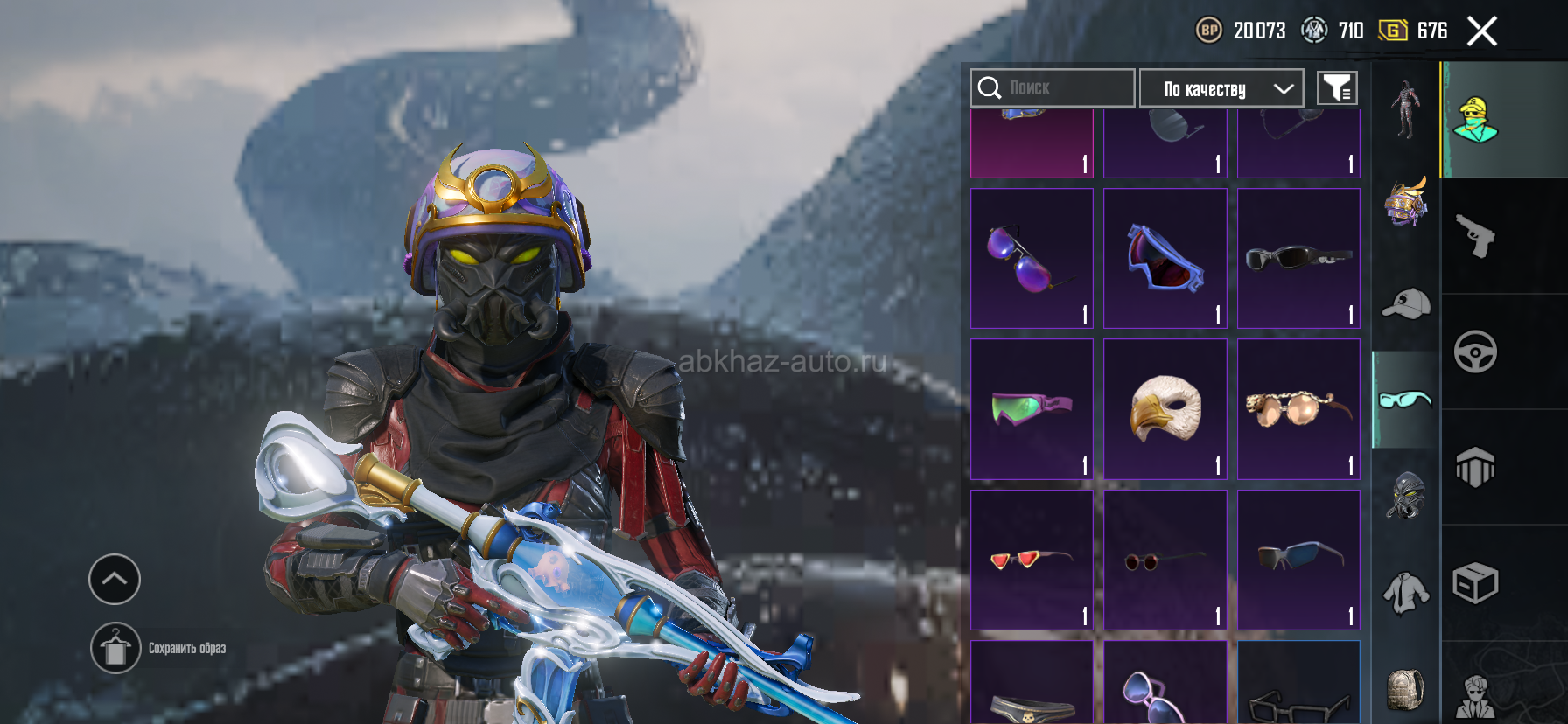This screenshot has width=1568, height=724.
Task: Click the Сохранить образ hanger button
Action: (115, 649)
